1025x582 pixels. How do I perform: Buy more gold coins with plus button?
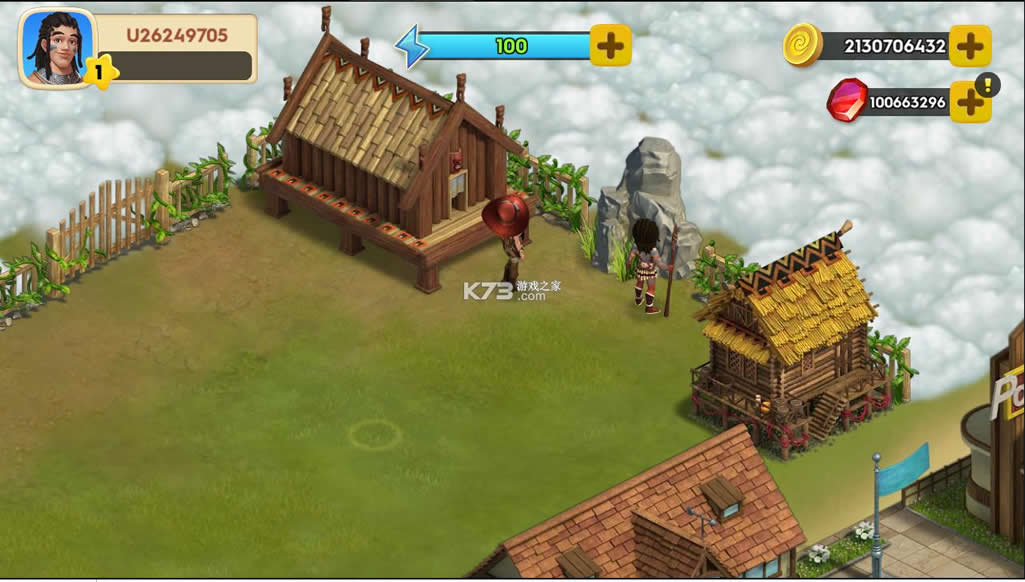[969, 46]
